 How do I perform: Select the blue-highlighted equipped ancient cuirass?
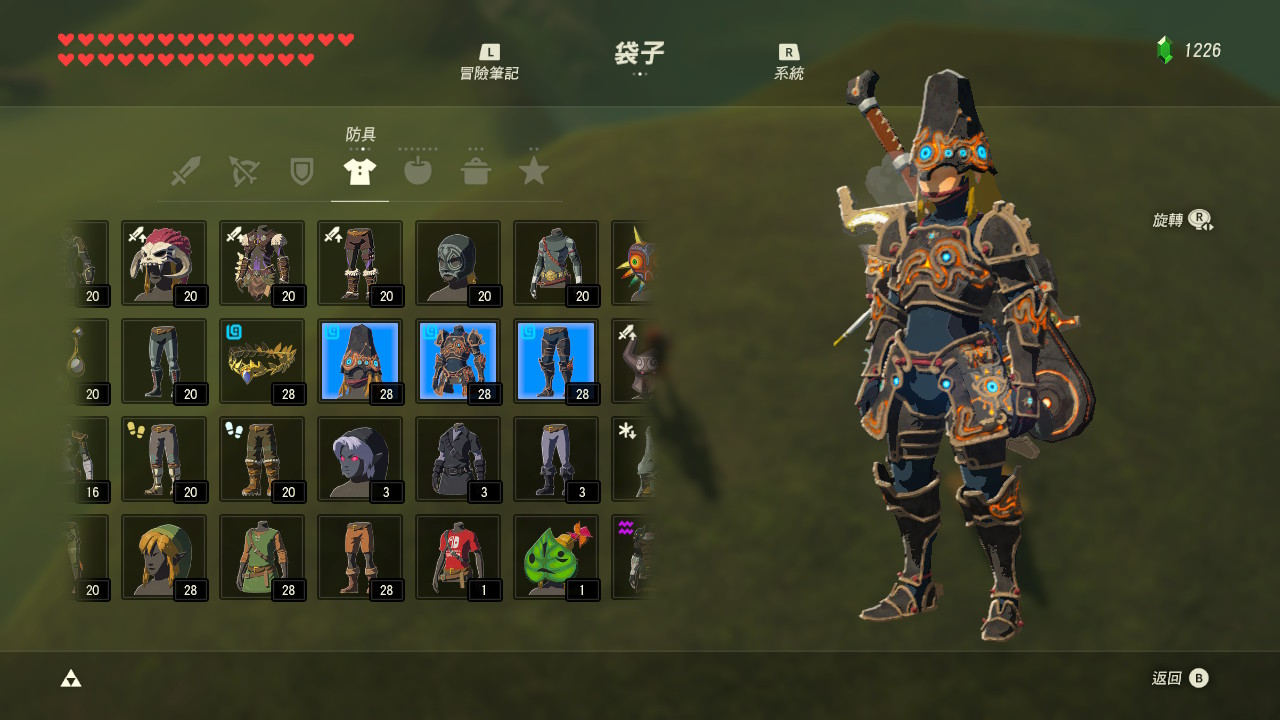point(458,360)
